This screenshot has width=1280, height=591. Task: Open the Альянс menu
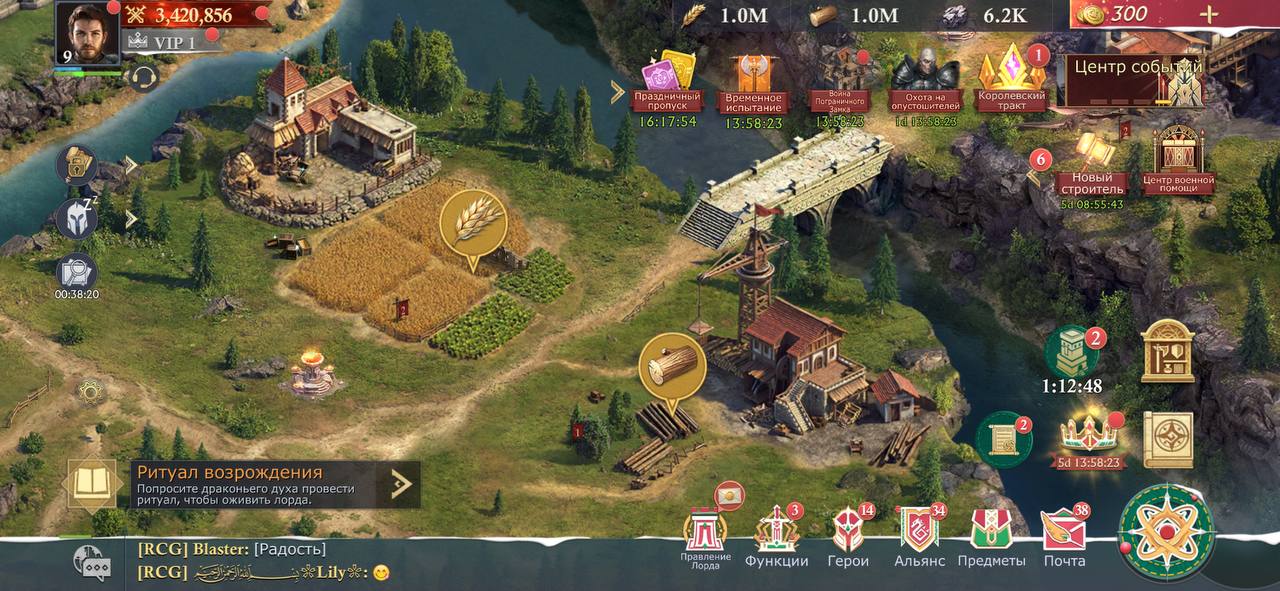pyautogui.click(x=919, y=537)
